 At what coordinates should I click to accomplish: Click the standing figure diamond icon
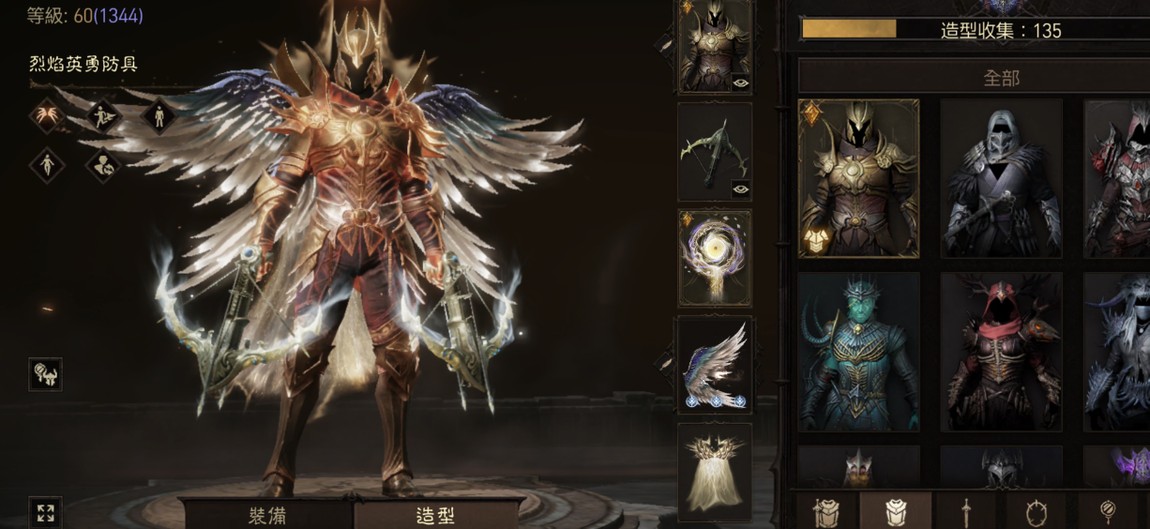coord(159,116)
